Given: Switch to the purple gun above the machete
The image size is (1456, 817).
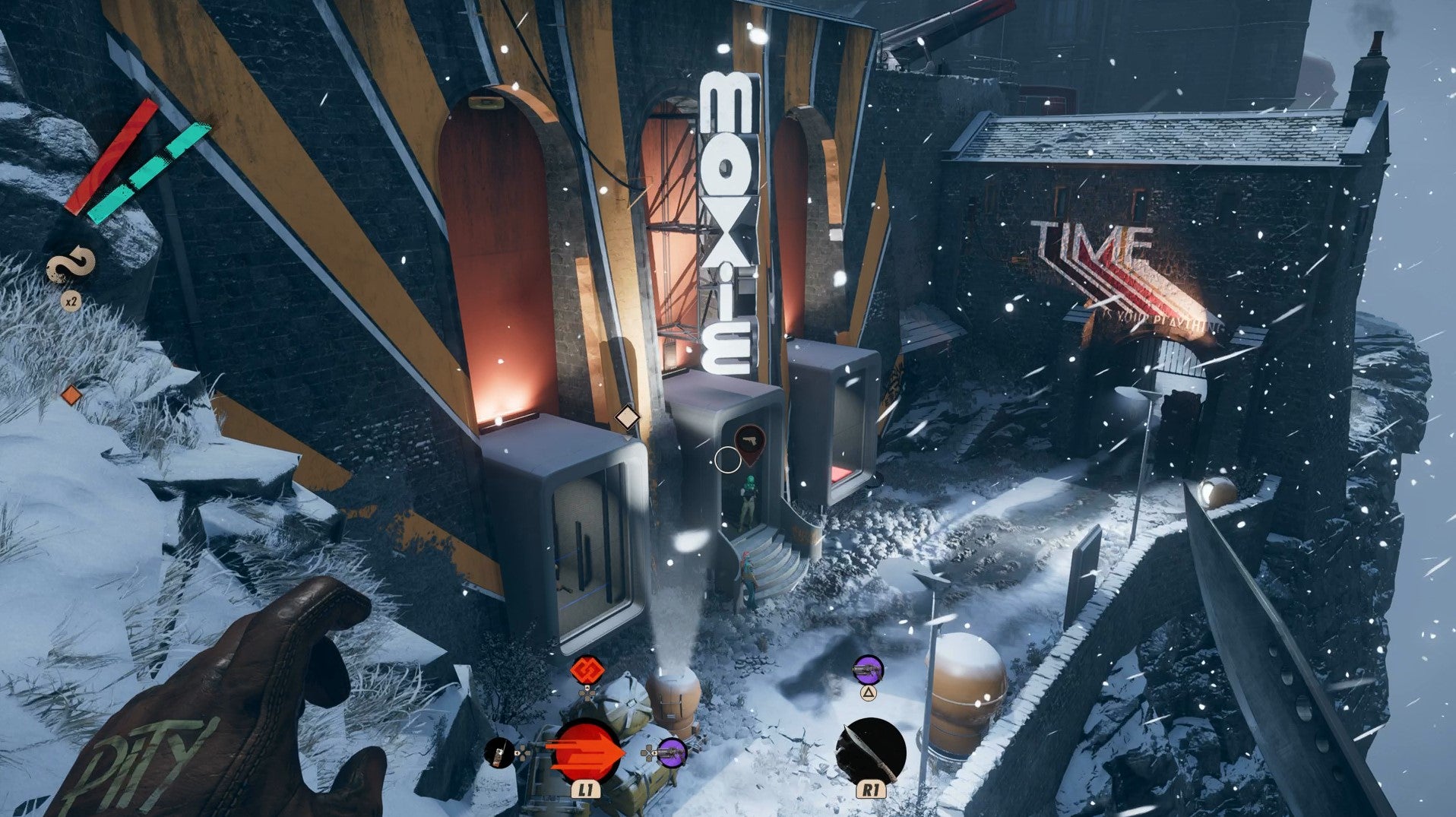Looking at the screenshot, I should [868, 670].
